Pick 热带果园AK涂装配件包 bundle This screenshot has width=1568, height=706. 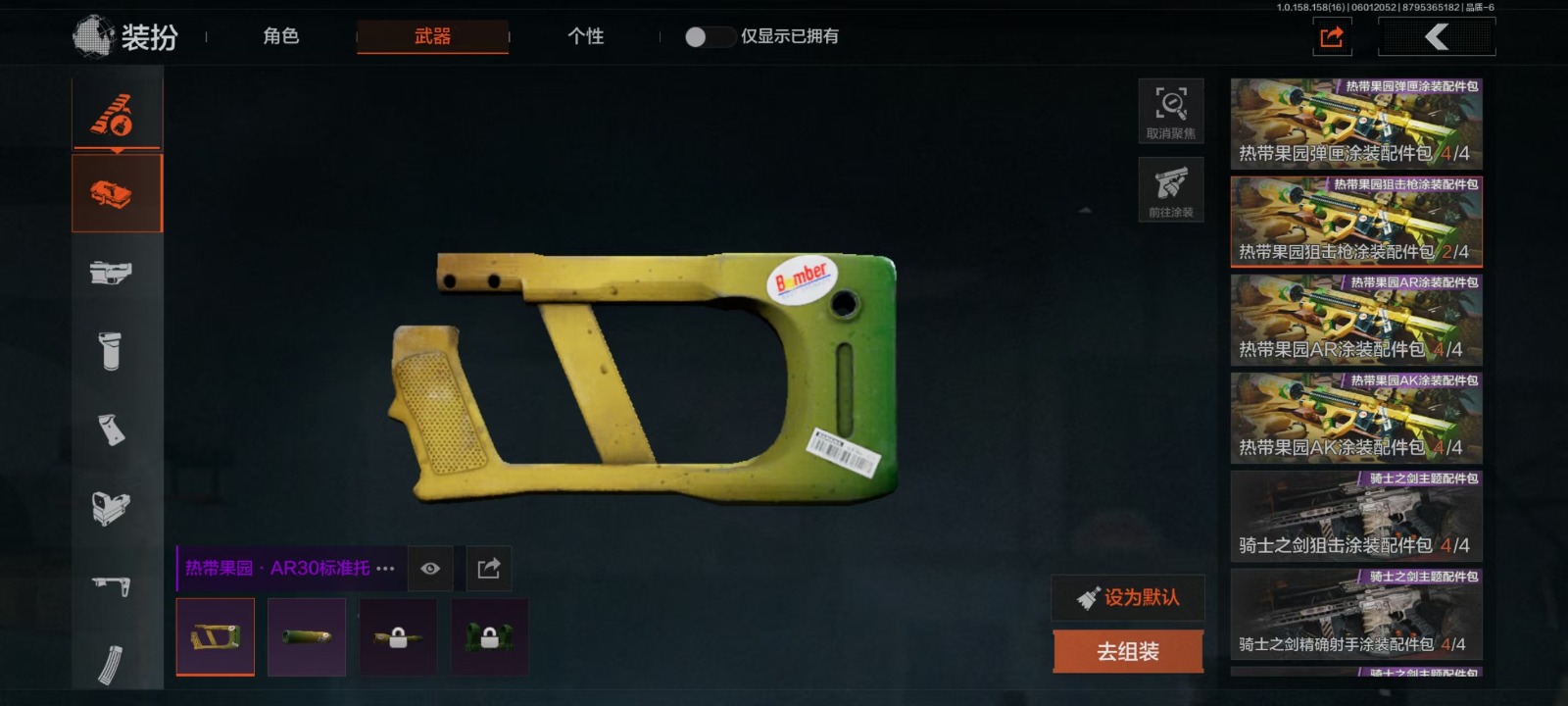point(1356,418)
